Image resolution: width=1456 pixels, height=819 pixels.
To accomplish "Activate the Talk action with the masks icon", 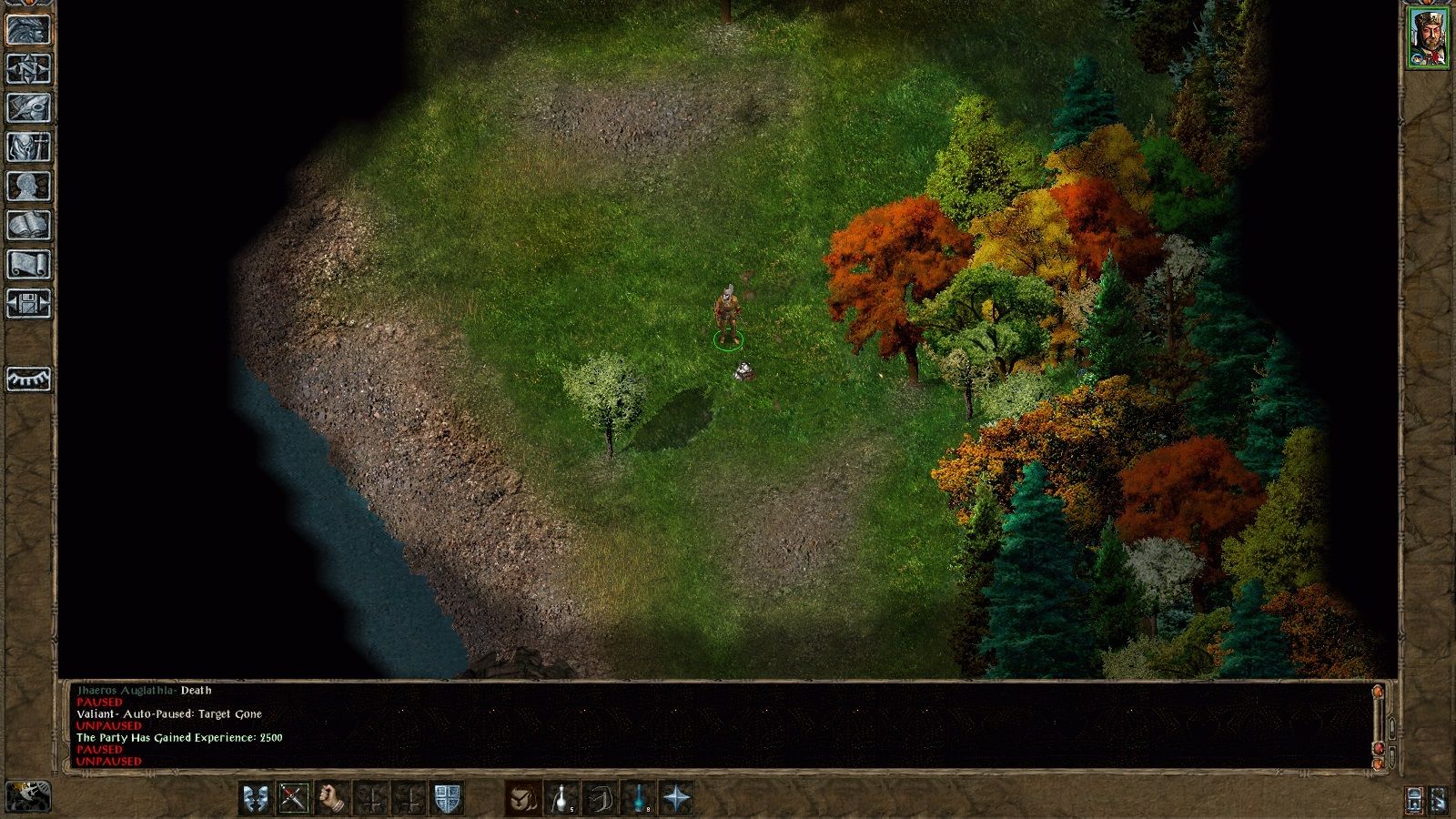I will 255,798.
